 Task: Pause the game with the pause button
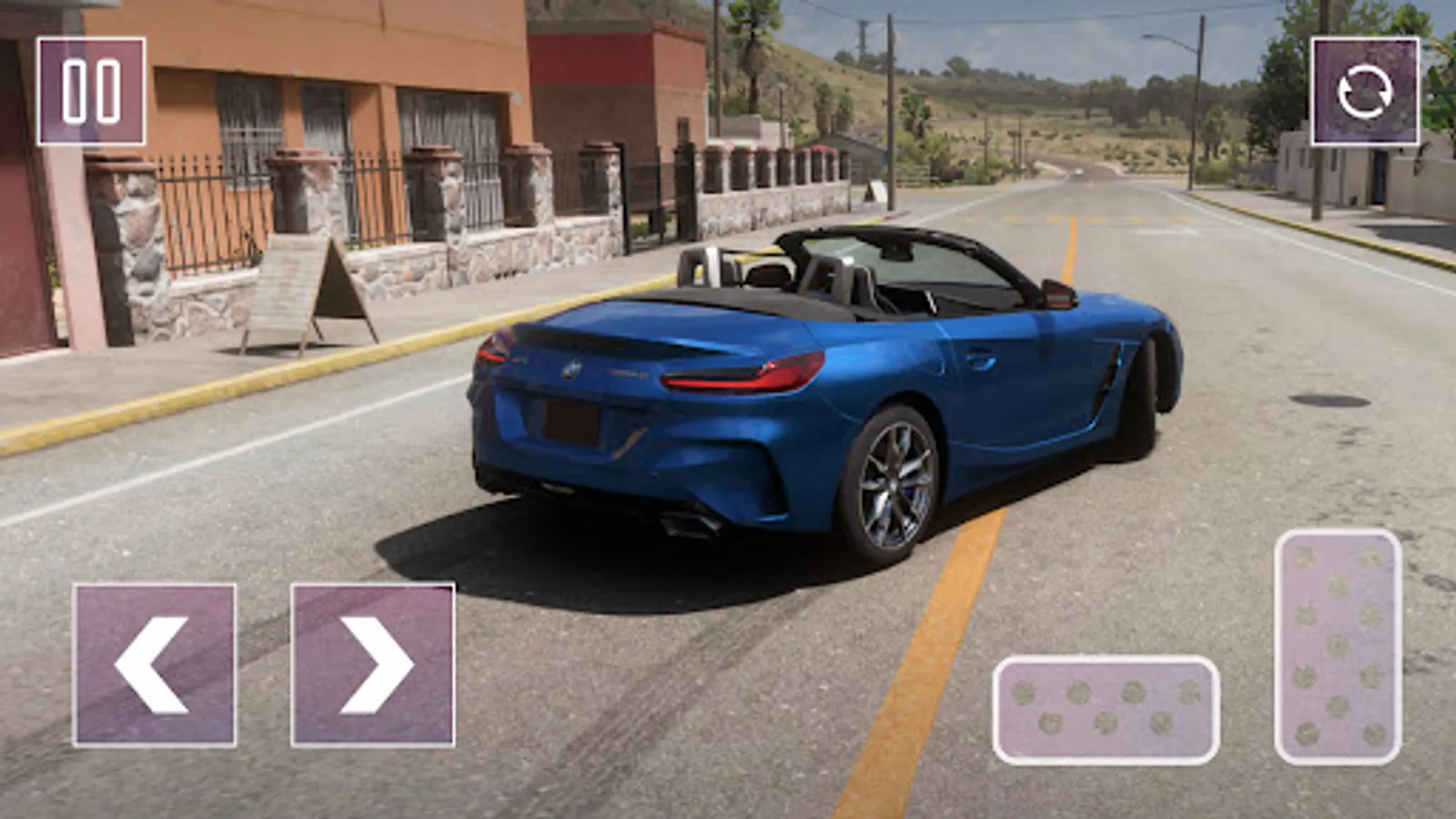click(x=91, y=91)
